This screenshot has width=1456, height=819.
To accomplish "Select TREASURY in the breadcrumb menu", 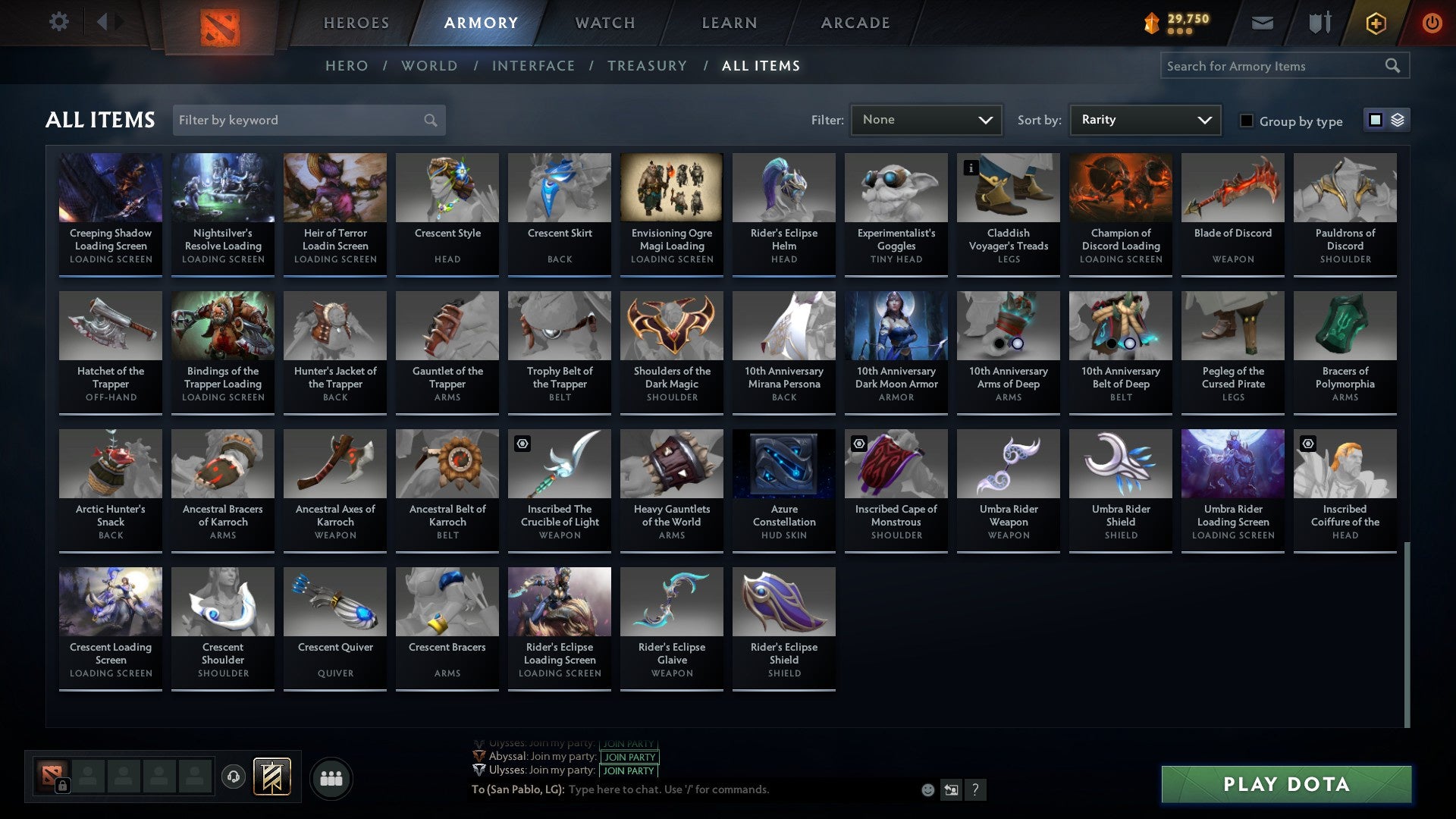I will coord(648,66).
